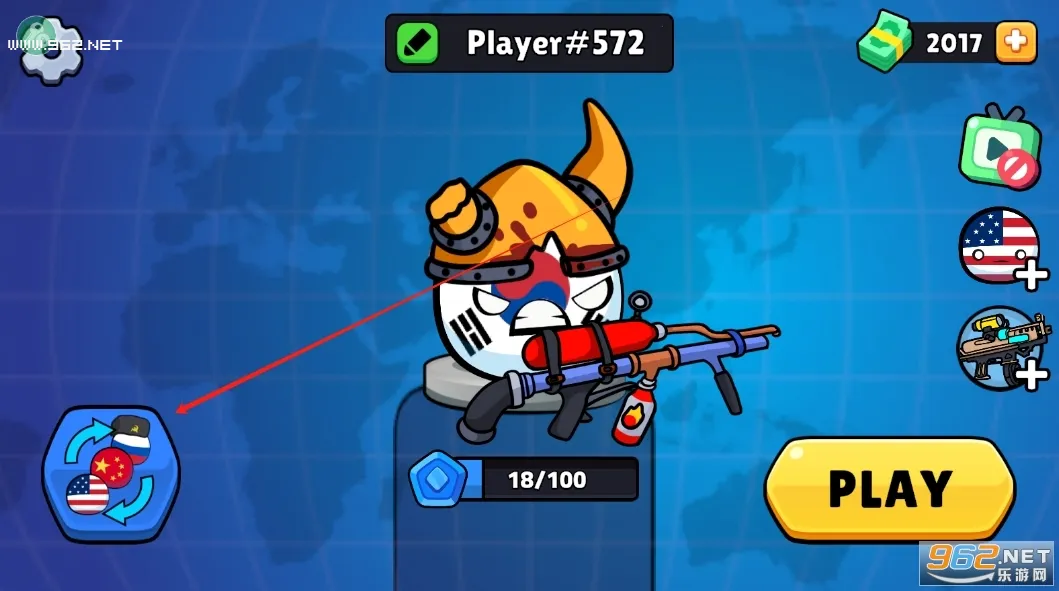The image size is (1059, 591).
Task: Open the settings gear
Action: click(x=51, y=49)
